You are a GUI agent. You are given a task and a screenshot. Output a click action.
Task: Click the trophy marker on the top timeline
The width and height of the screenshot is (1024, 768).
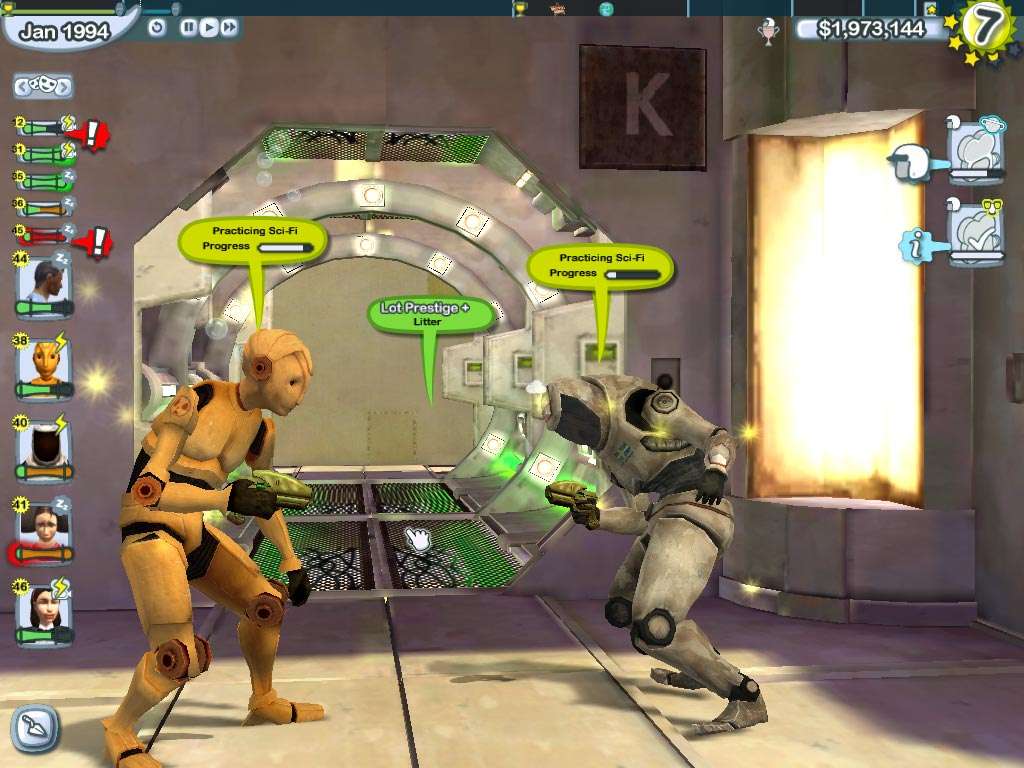pyautogui.click(x=520, y=9)
